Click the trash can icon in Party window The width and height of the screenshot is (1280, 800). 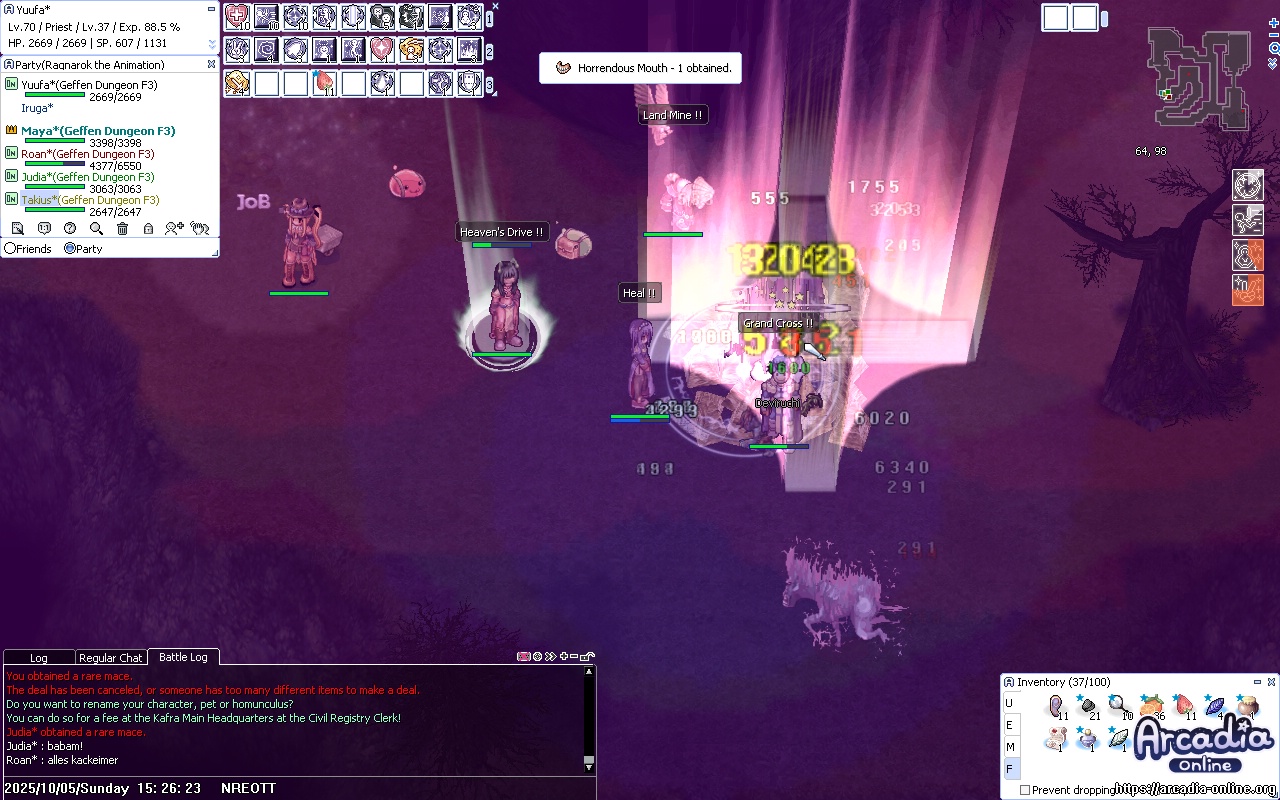pos(122,229)
